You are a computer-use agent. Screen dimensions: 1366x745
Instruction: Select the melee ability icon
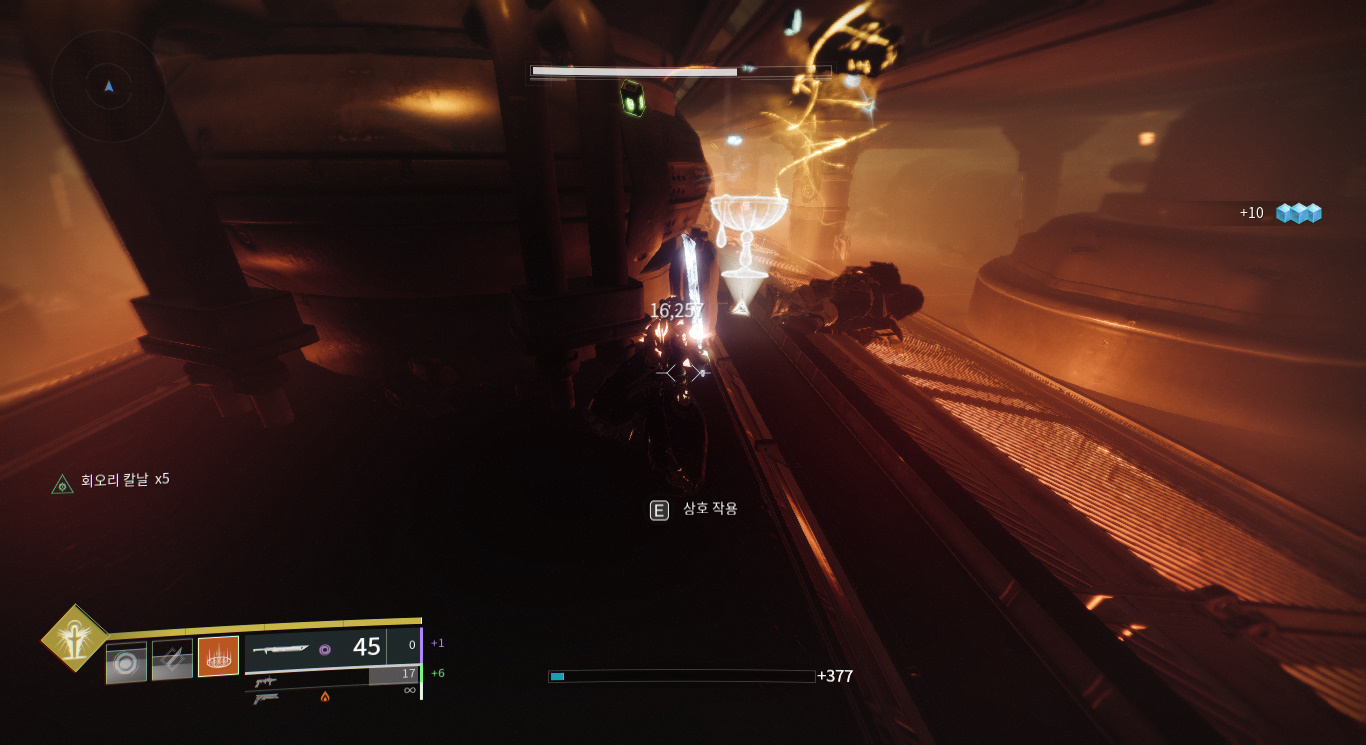click(172, 660)
